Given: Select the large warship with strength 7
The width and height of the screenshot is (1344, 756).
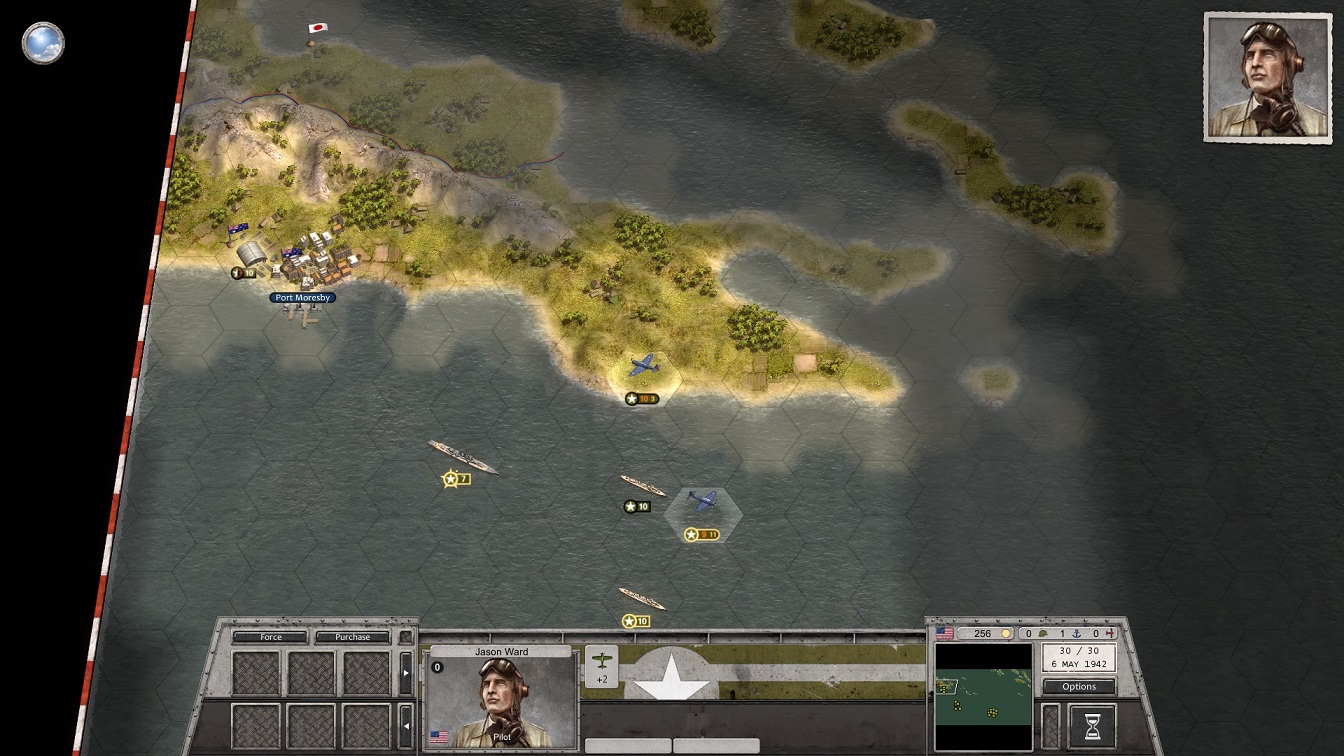Looking at the screenshot, I should [x=462, y=457].
